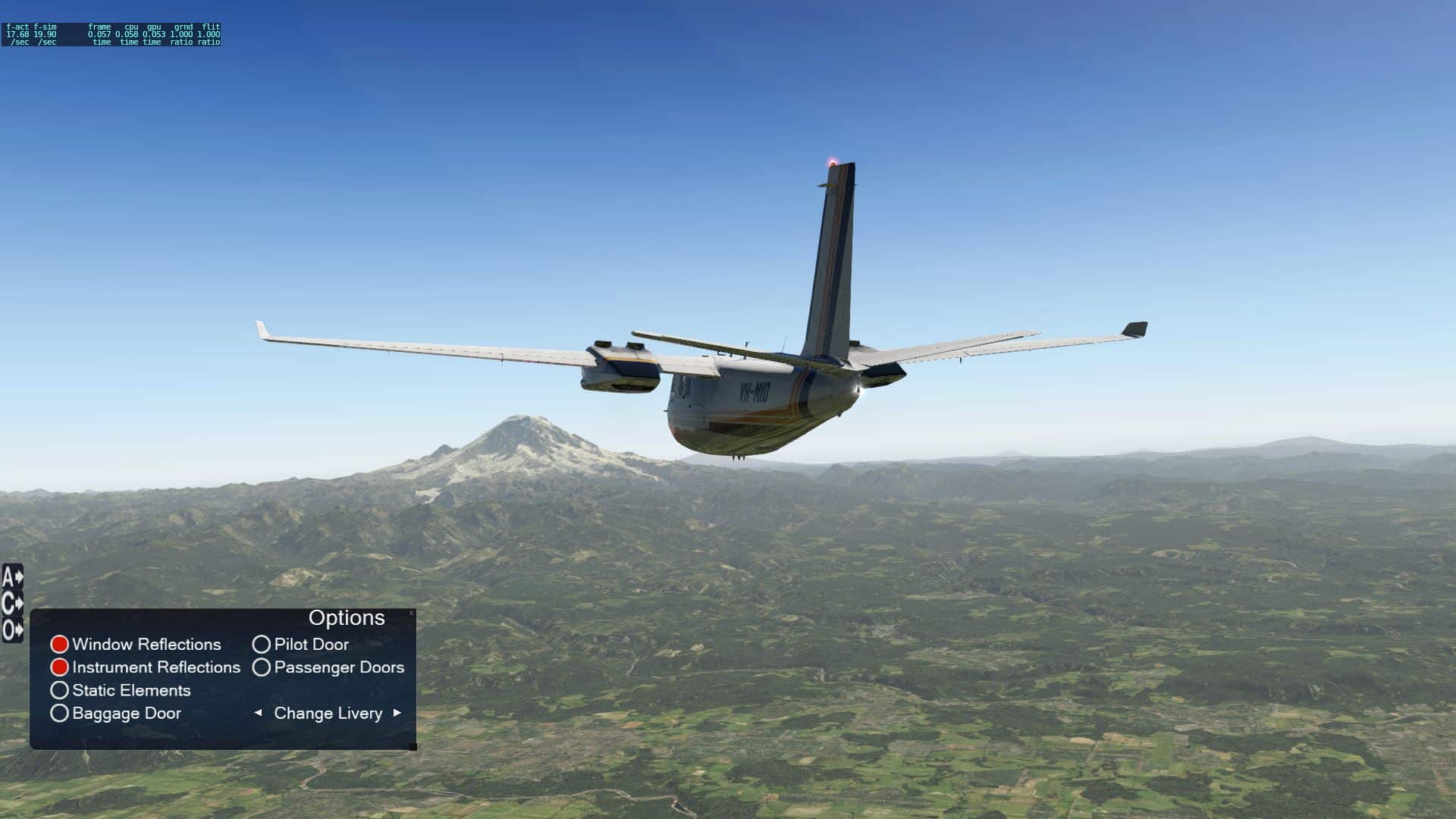Switch to next livery with right arrow
The image size is (1456, 819).
397,713
